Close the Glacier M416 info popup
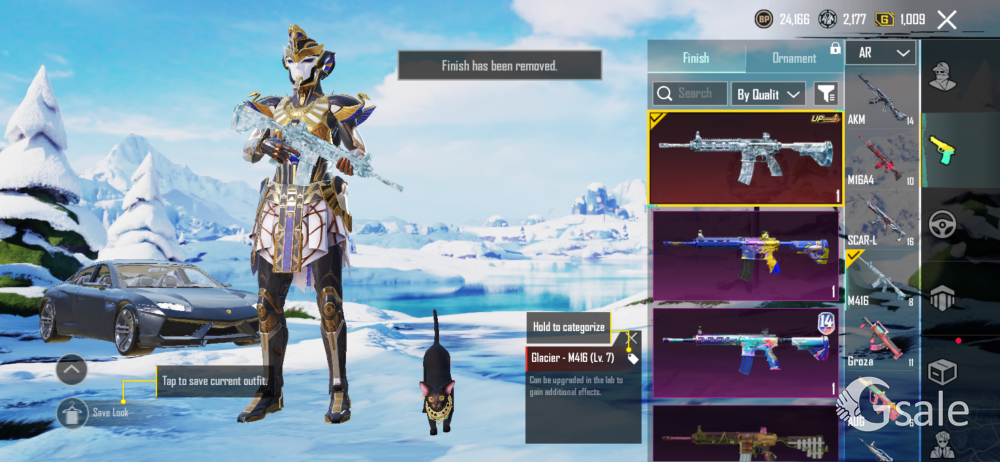Viewport: 1000px width, 462px height. 632,337
